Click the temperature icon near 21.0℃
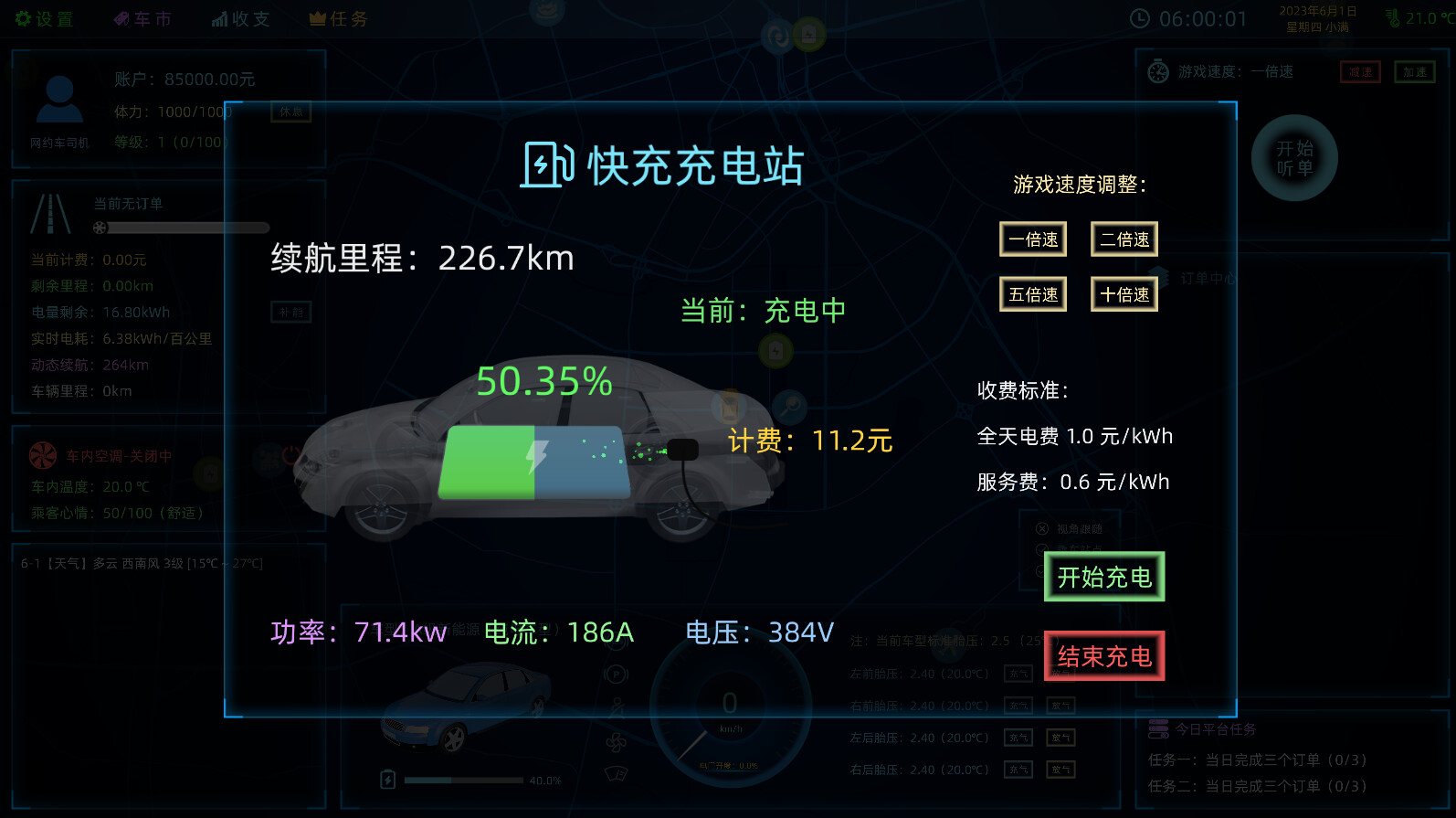 point(1395,18)
